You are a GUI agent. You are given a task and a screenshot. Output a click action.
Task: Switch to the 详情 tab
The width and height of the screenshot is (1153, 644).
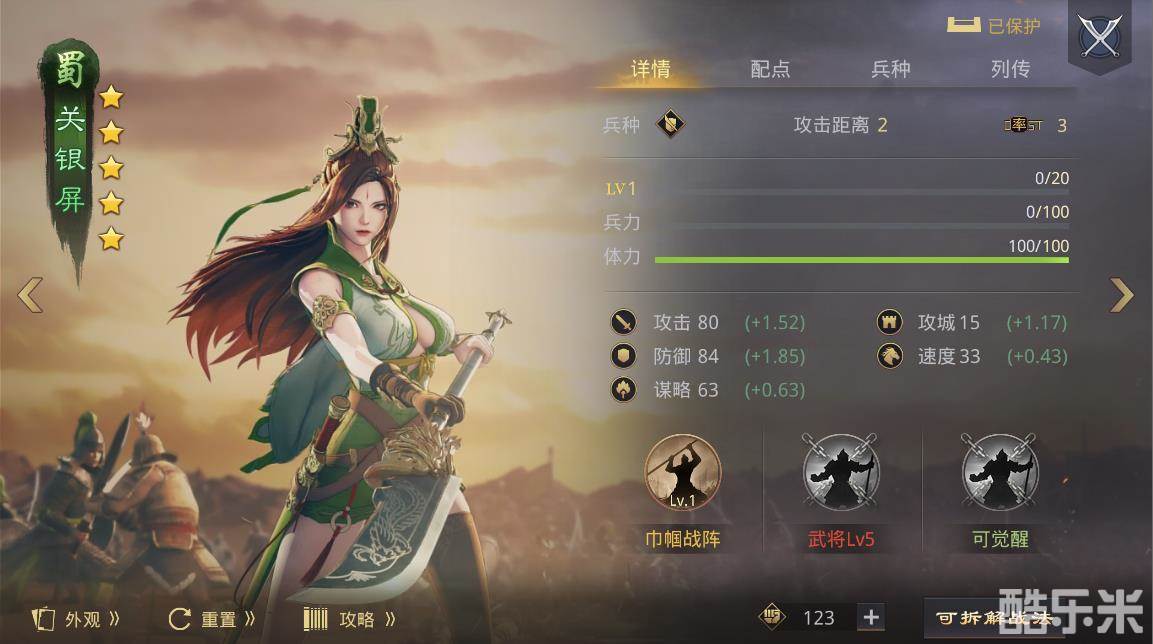tap(651, 69)
